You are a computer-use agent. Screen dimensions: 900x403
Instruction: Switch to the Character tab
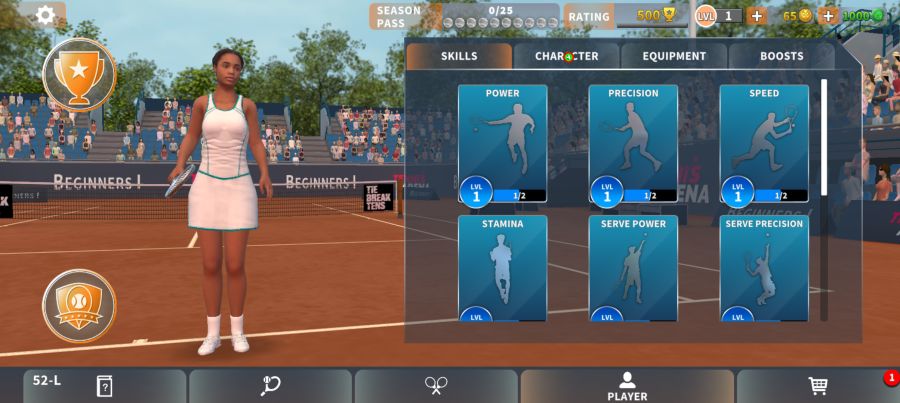[566, 56]
